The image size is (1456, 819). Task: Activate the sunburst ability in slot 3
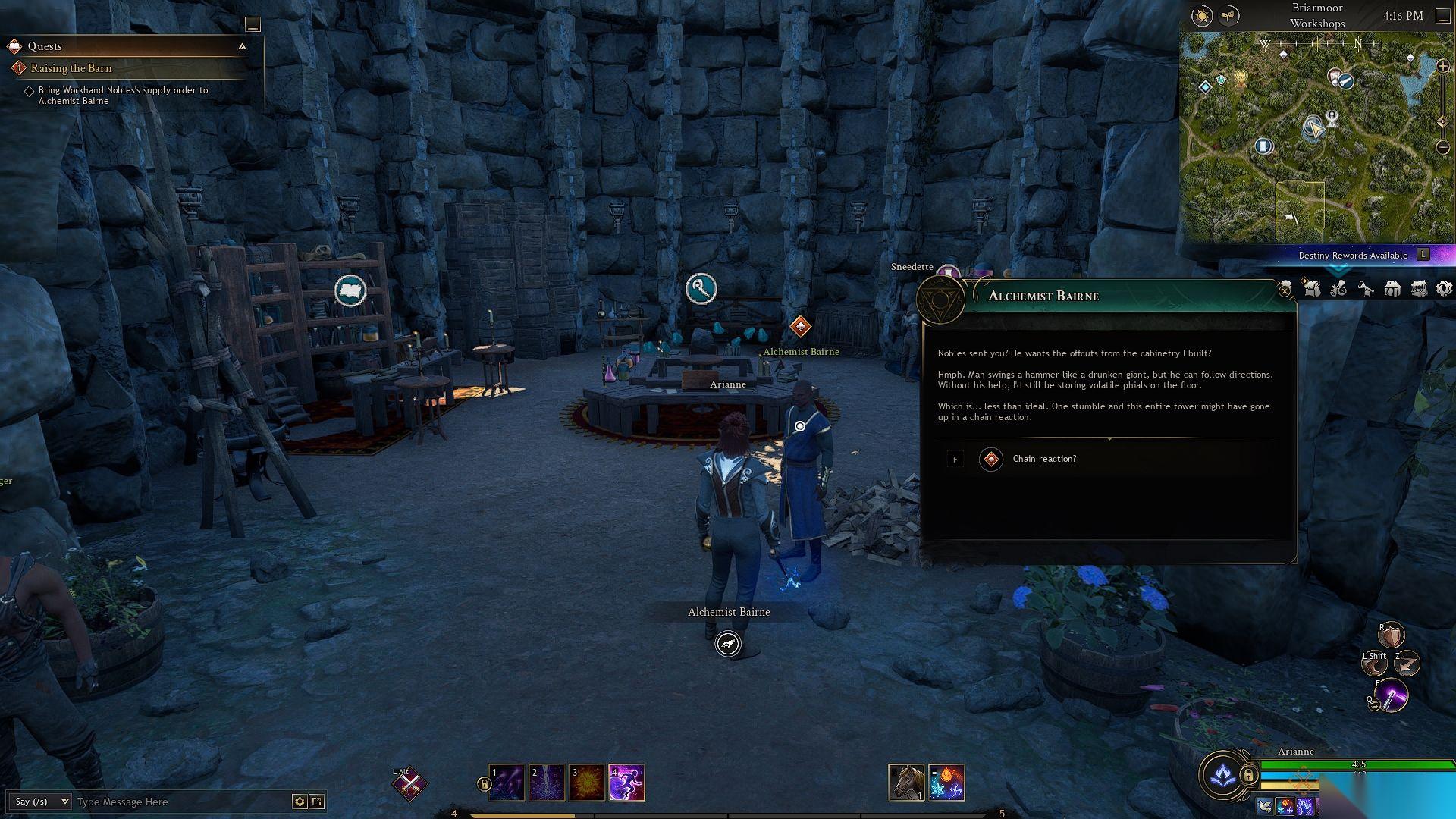(x=586, y=783)
